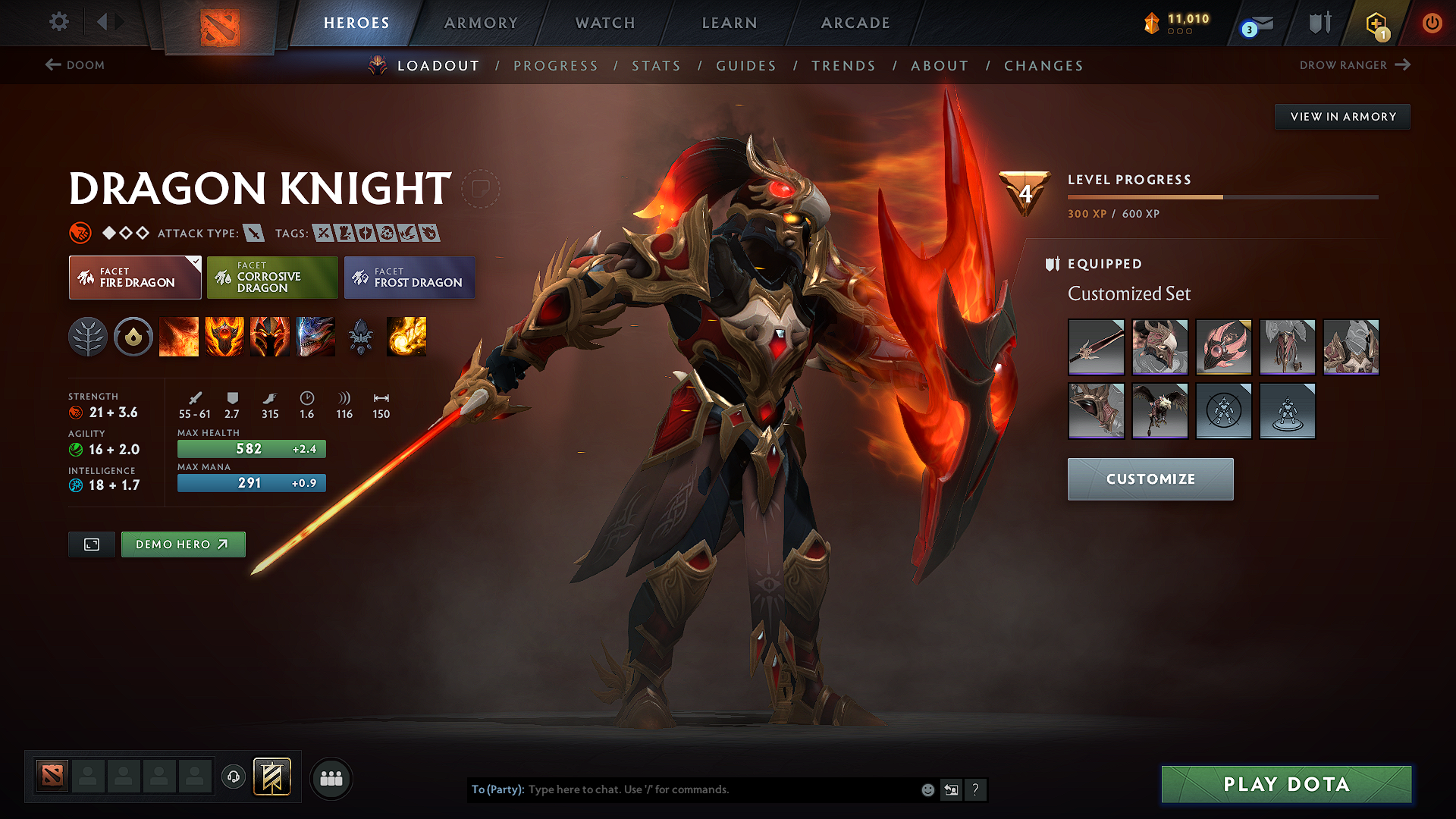Open the Stats section
1456x819 pixels.
tap(656, 66)
